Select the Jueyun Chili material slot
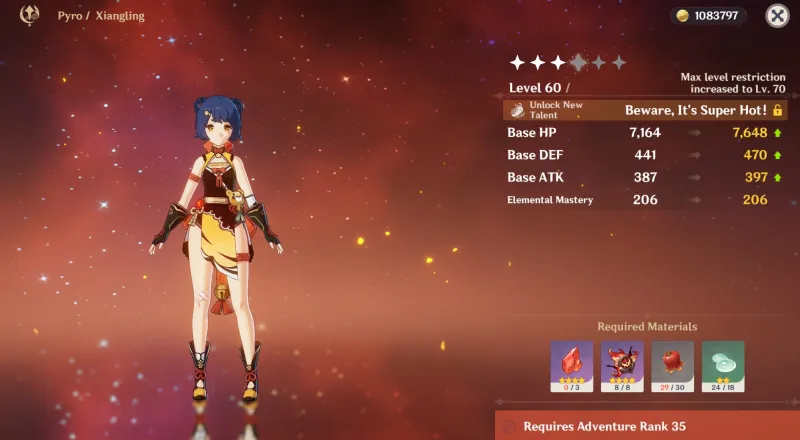This screenshot has height=440, width=800. click(x=671, y=365)
